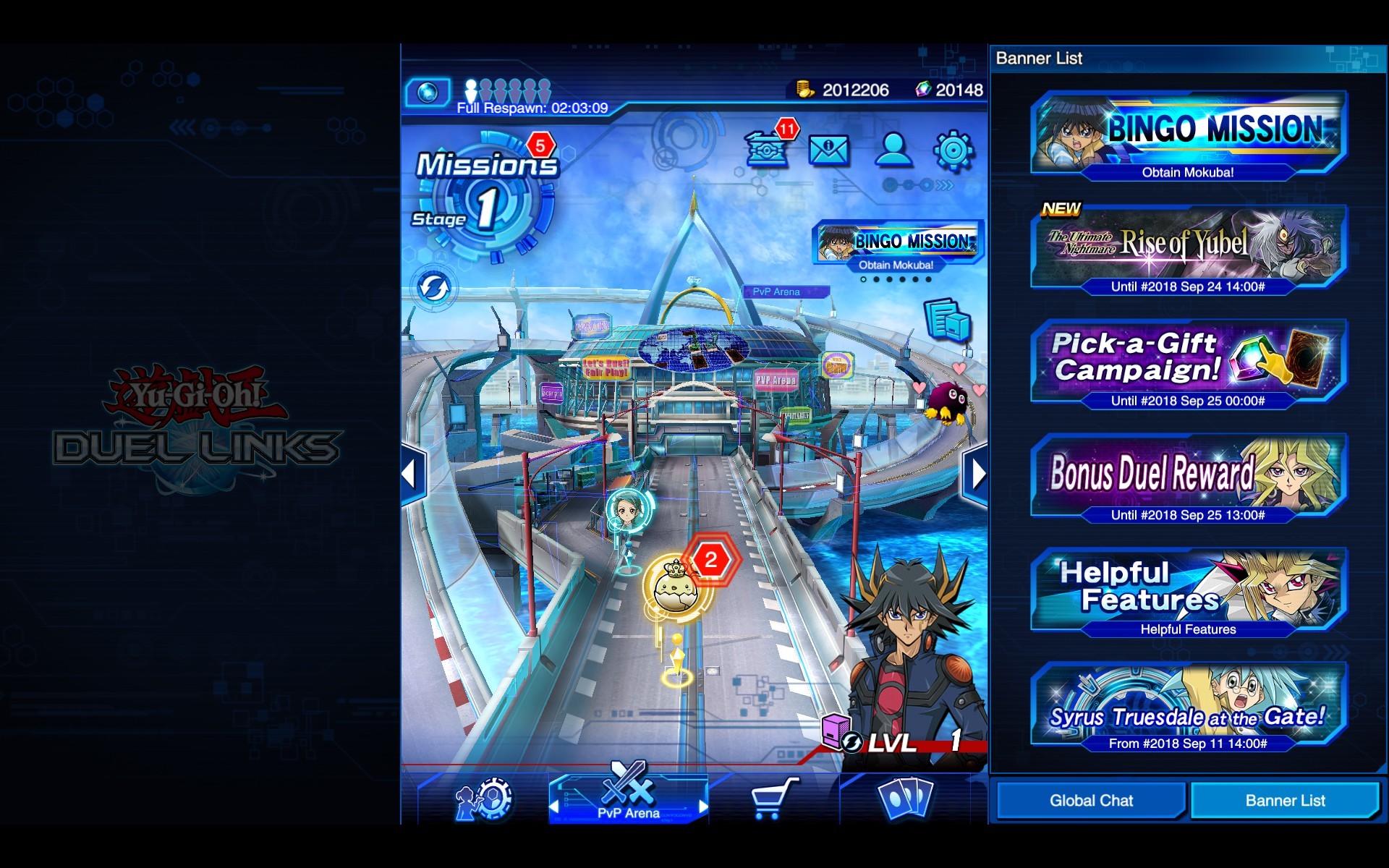This screenshot has height=868, width=1389.
Task: Open the shop cart icon
Action: click(x=773, y=799)
